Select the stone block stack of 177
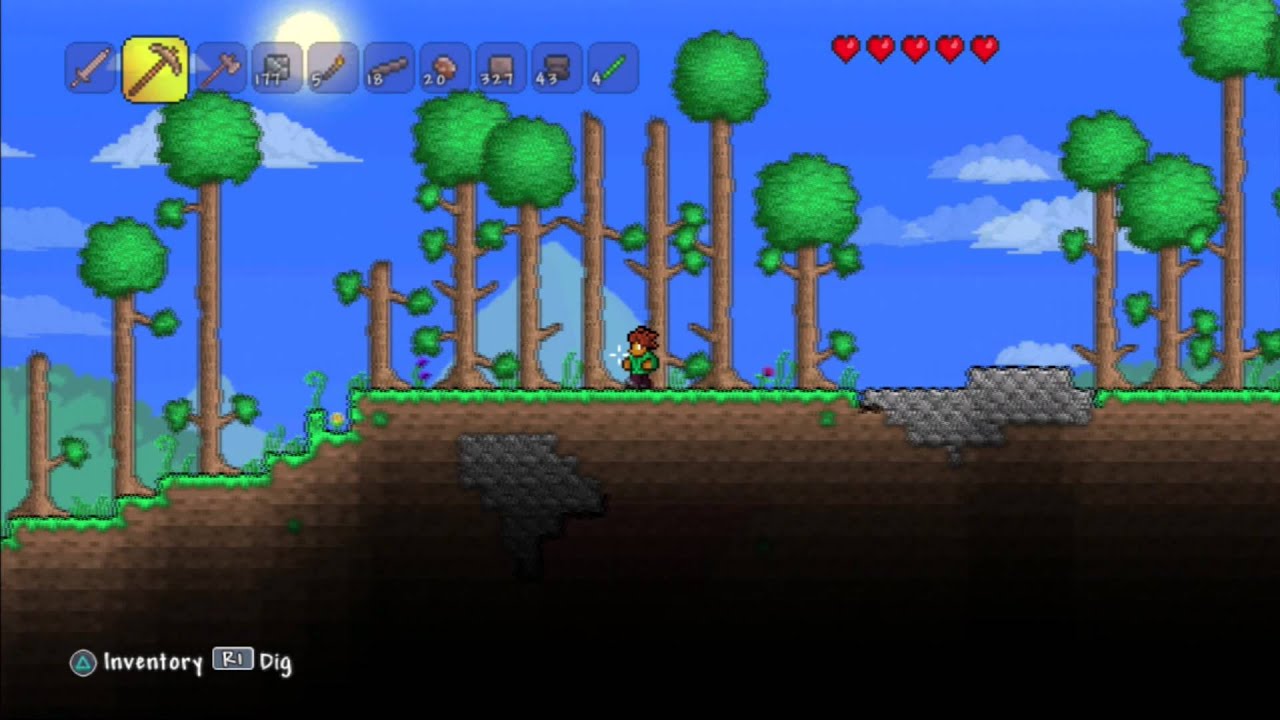This screenshot has width=1280, height=720. 277,69
